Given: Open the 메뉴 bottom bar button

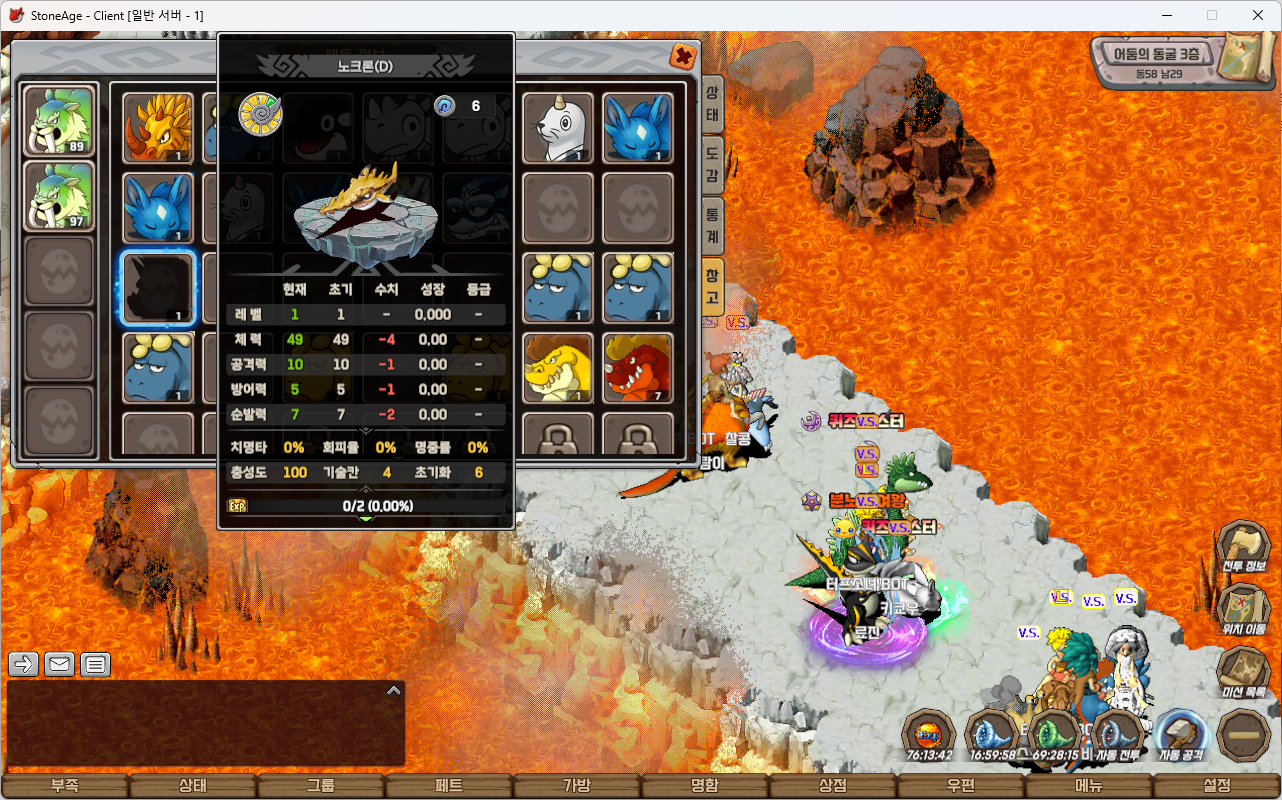Looking at the screenshot, I should click(1089, 786).
